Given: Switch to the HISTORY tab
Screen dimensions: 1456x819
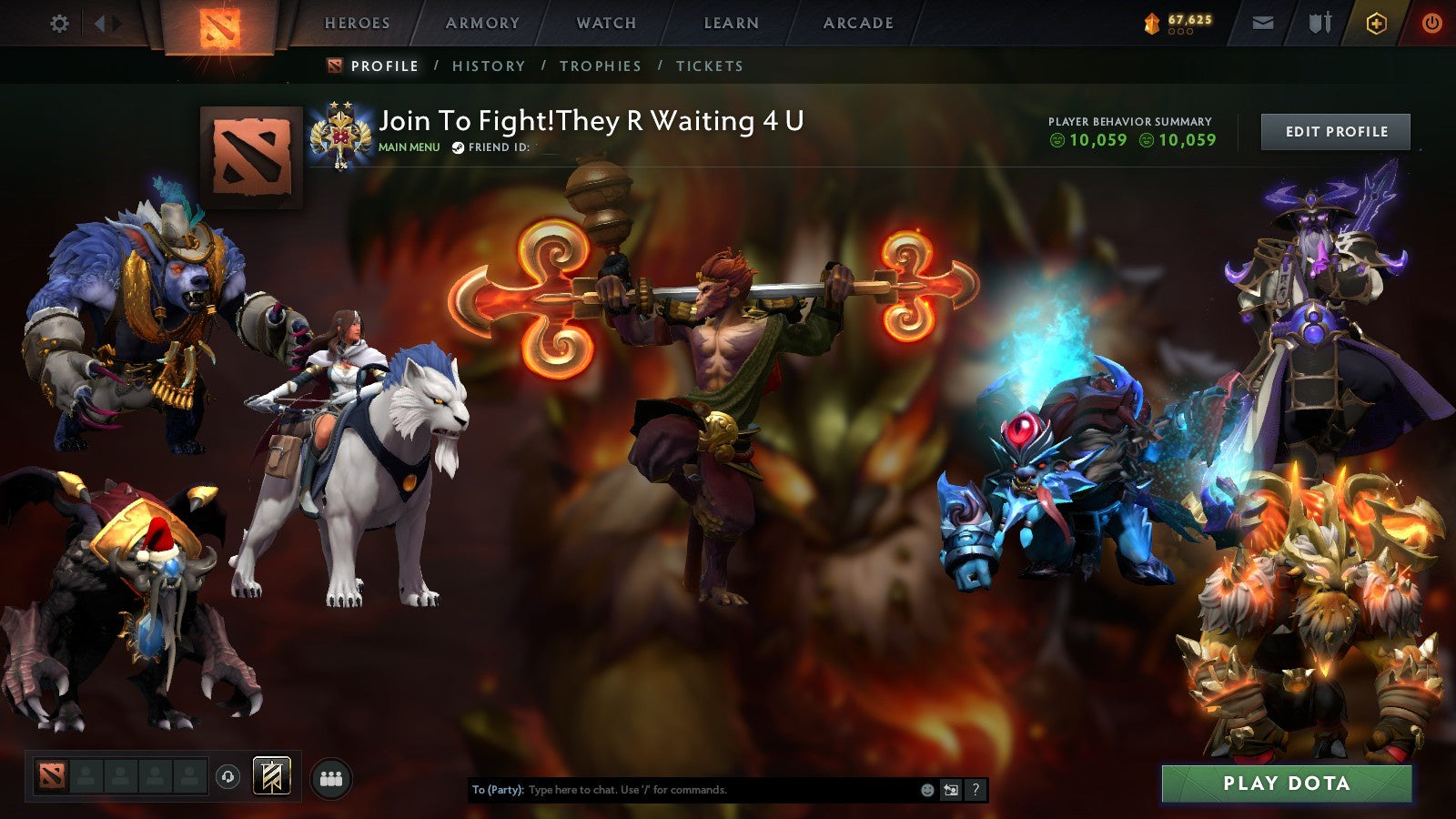Looking at the screenshot, I should (490, 66).
